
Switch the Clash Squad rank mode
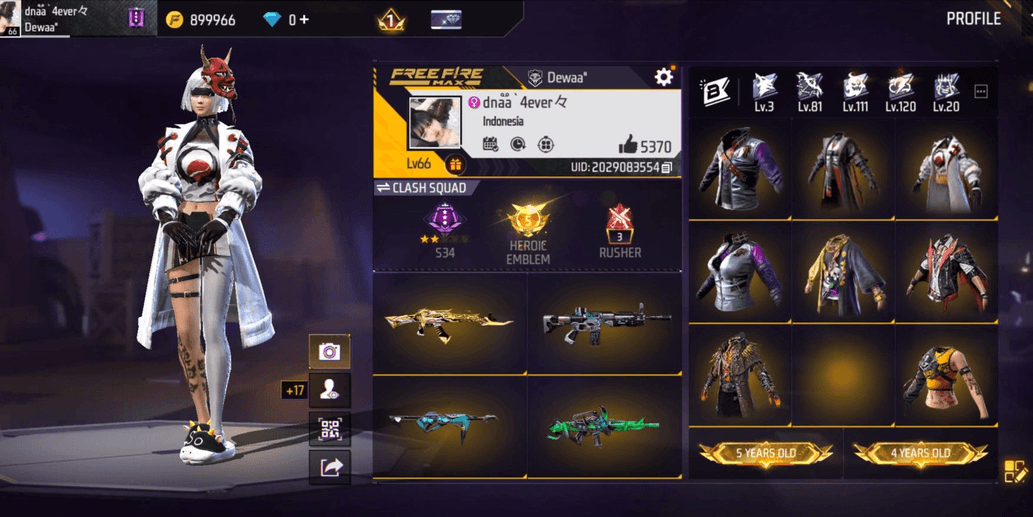click(x=383, y=188)
